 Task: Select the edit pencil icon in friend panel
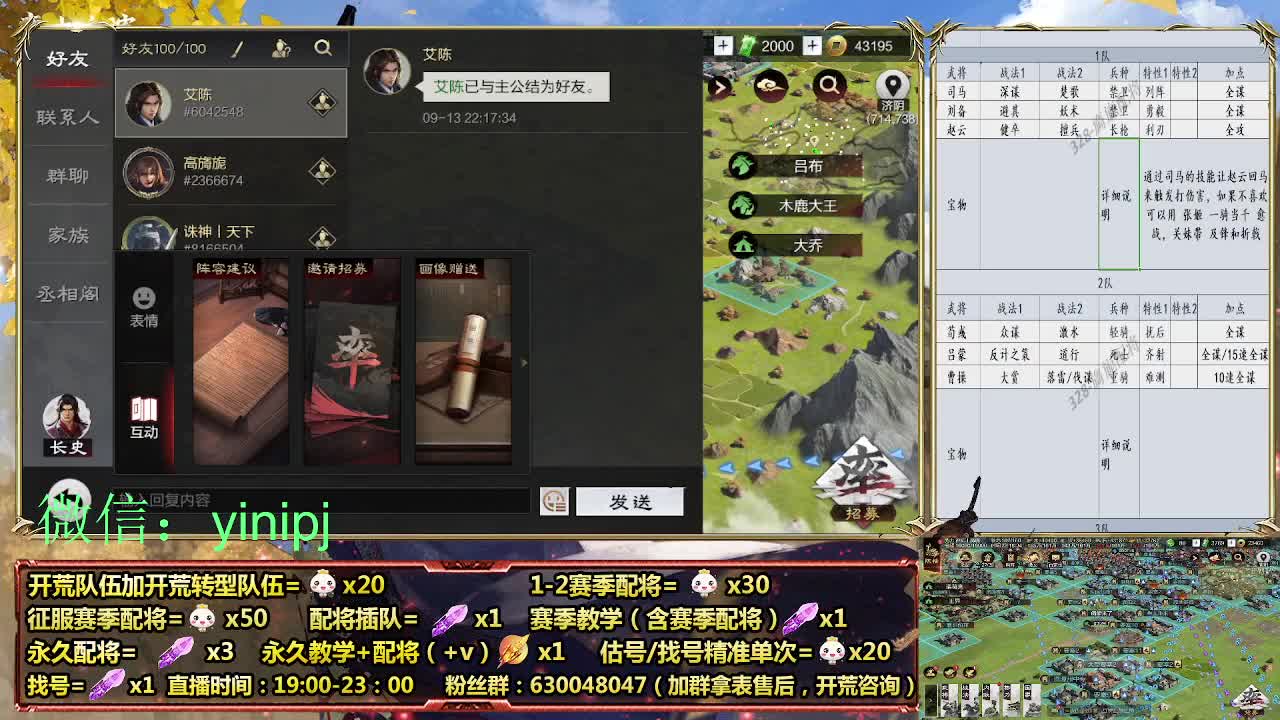(236, 47)
